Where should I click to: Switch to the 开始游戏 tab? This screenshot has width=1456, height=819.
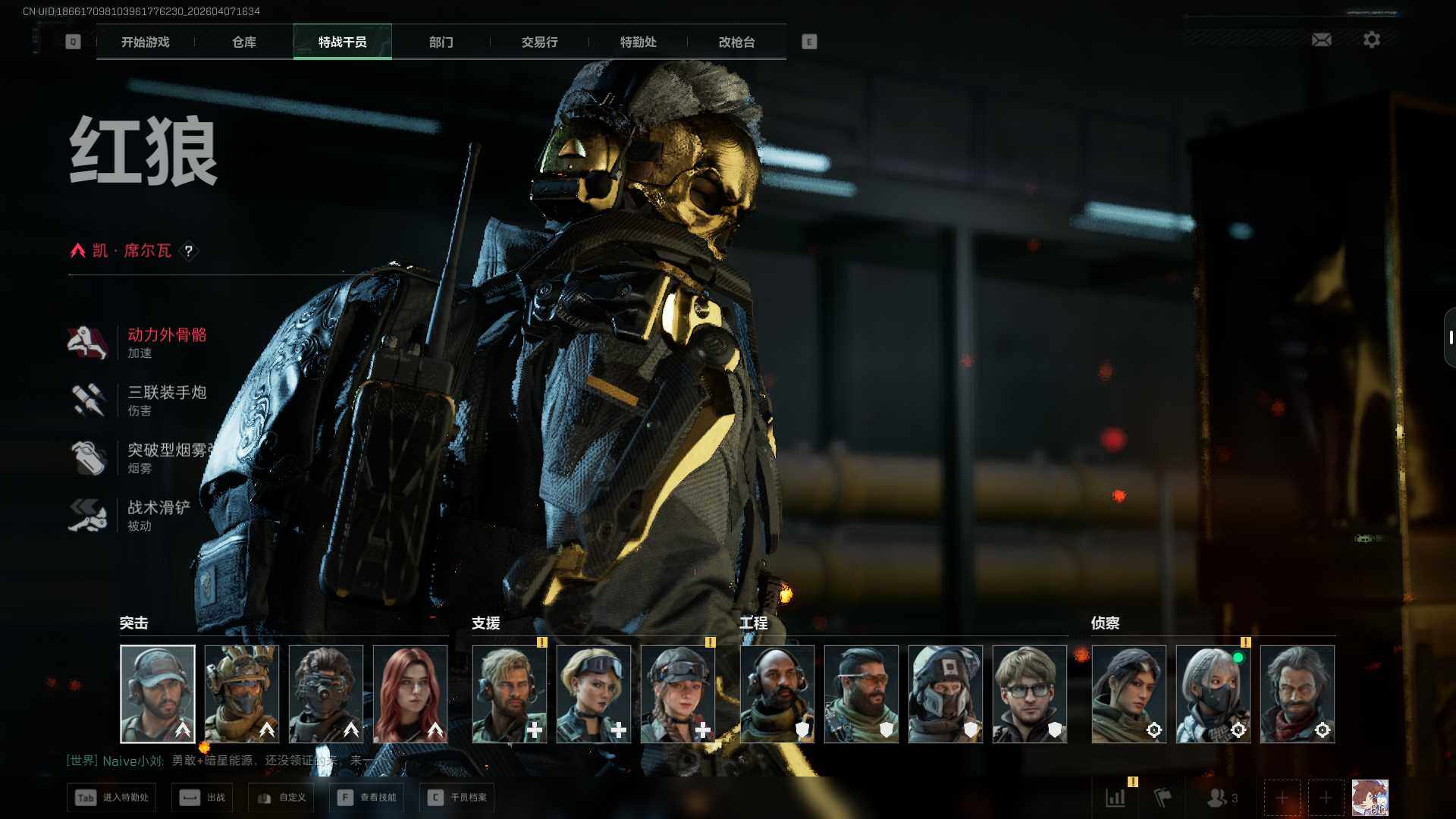[146, 42]
